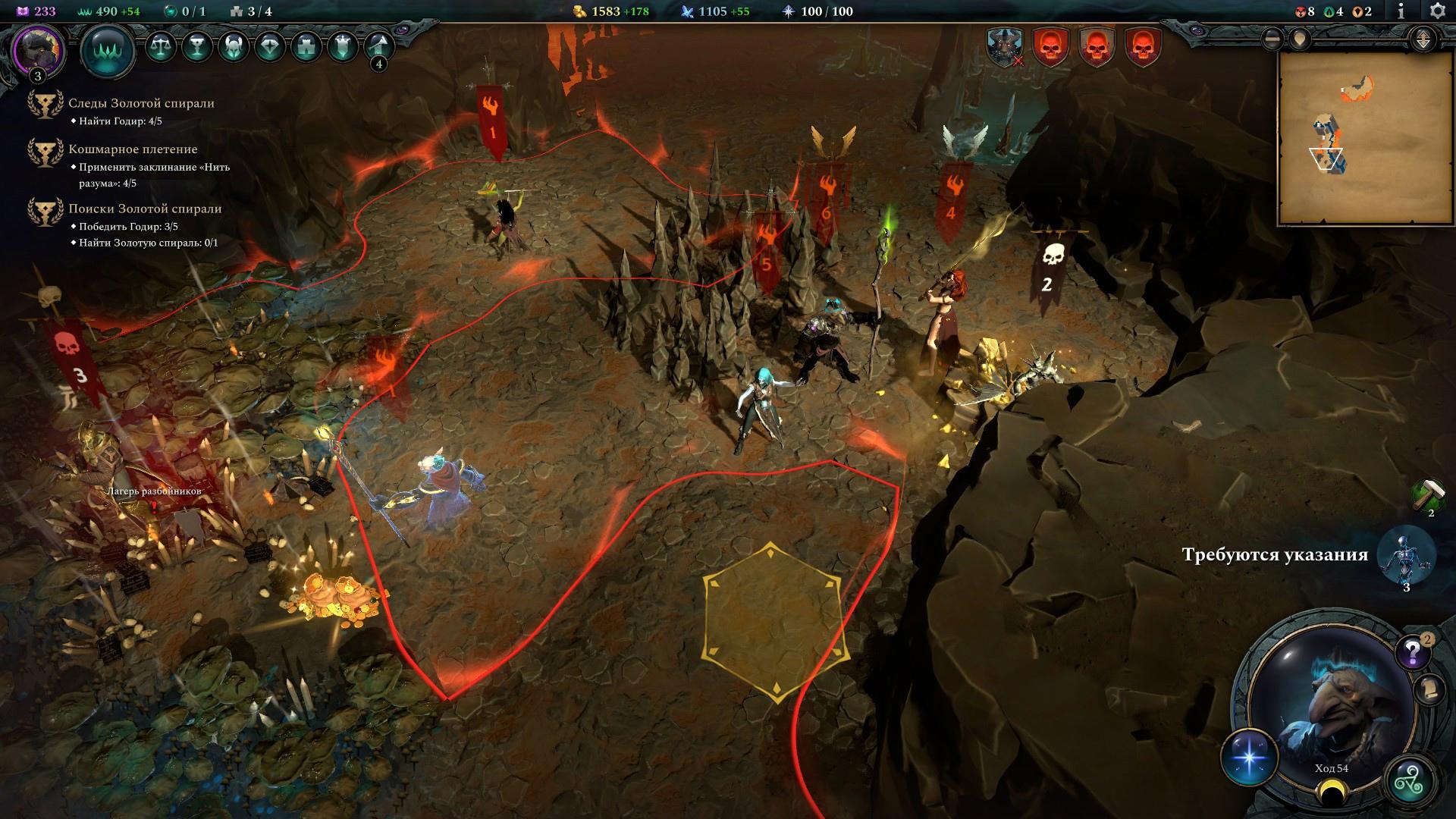Open the castle cities icon

tap(306, 47)
